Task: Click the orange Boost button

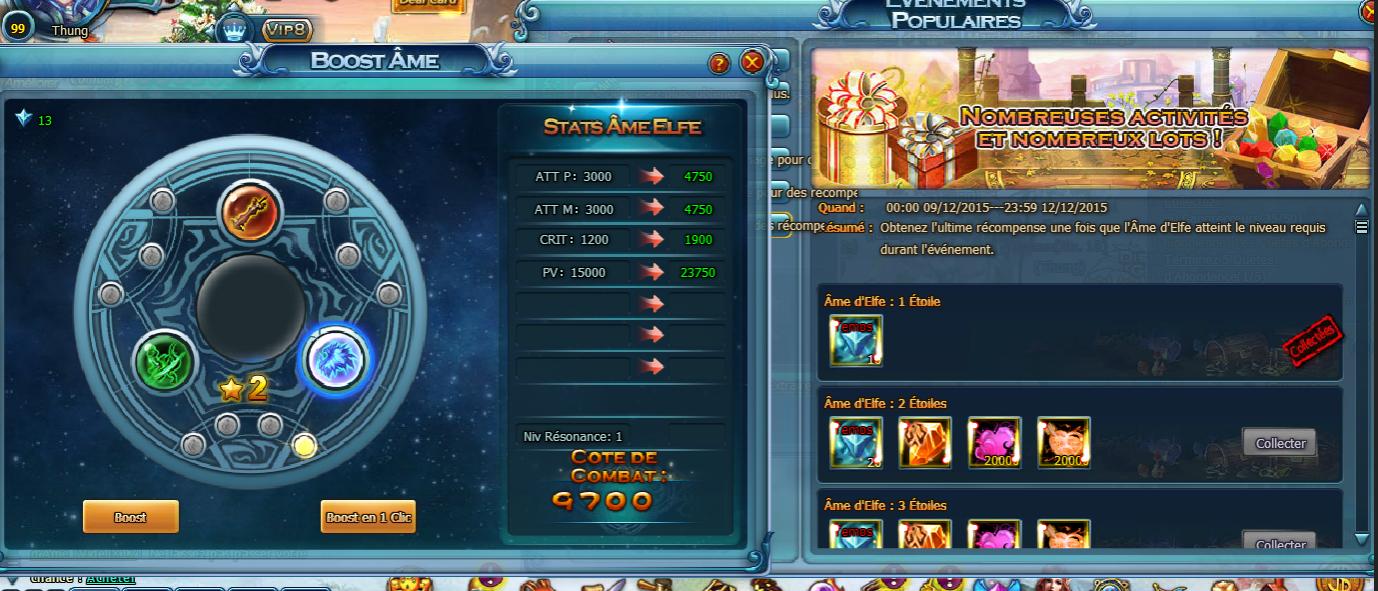Action: click(130, 517)
